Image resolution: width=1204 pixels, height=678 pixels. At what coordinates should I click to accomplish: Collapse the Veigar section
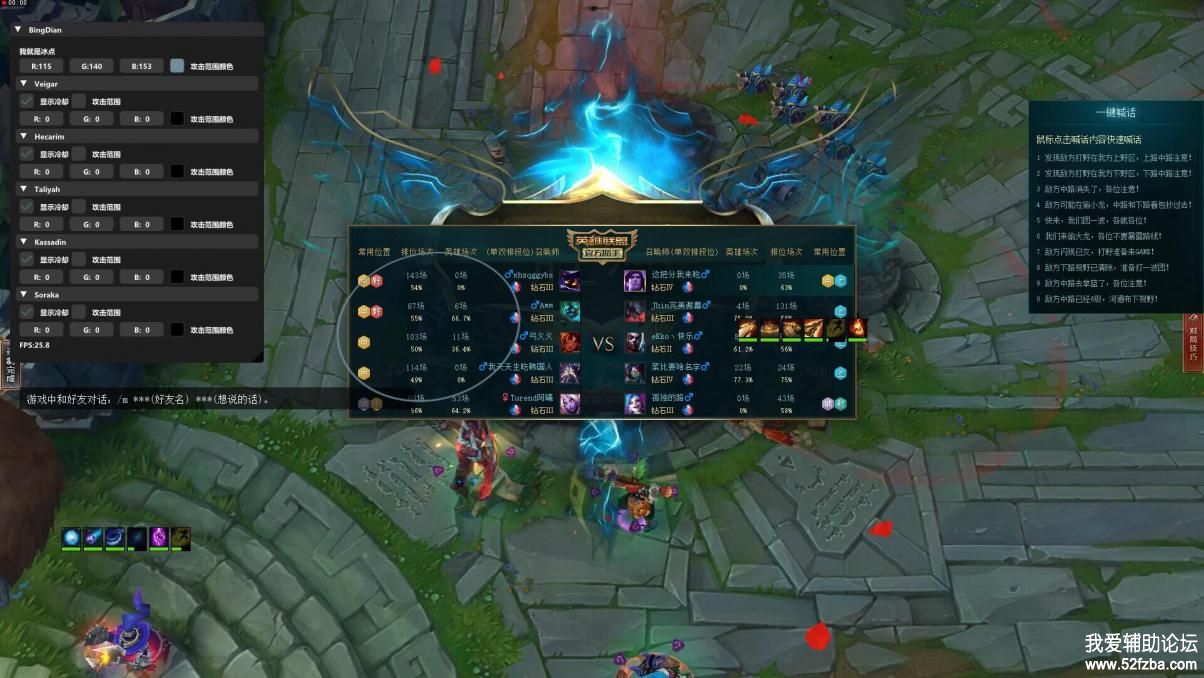coord(24,83)
